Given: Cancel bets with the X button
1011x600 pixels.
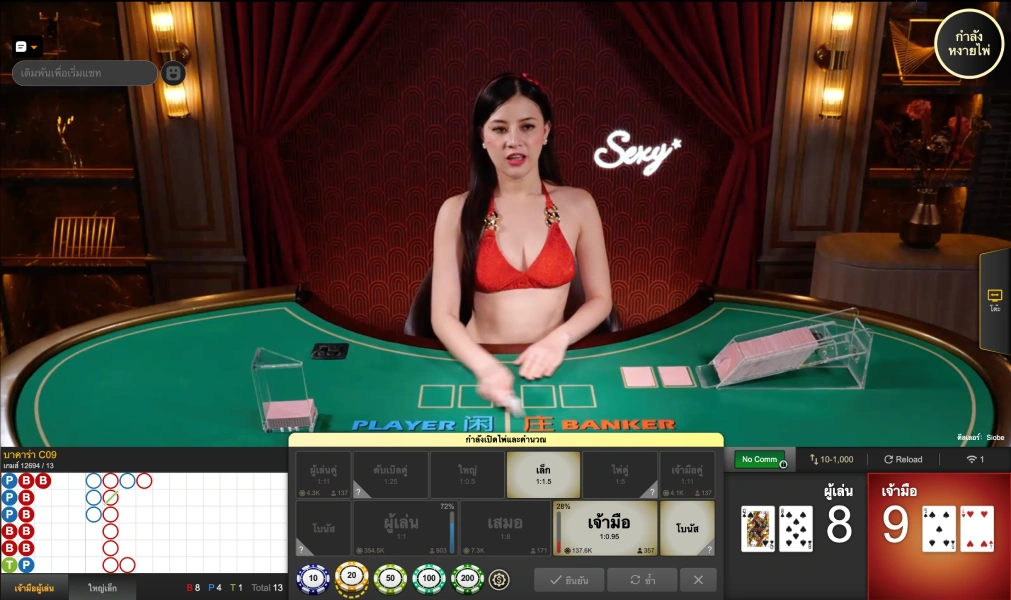Looking at the screenshot, I should 698,580.
